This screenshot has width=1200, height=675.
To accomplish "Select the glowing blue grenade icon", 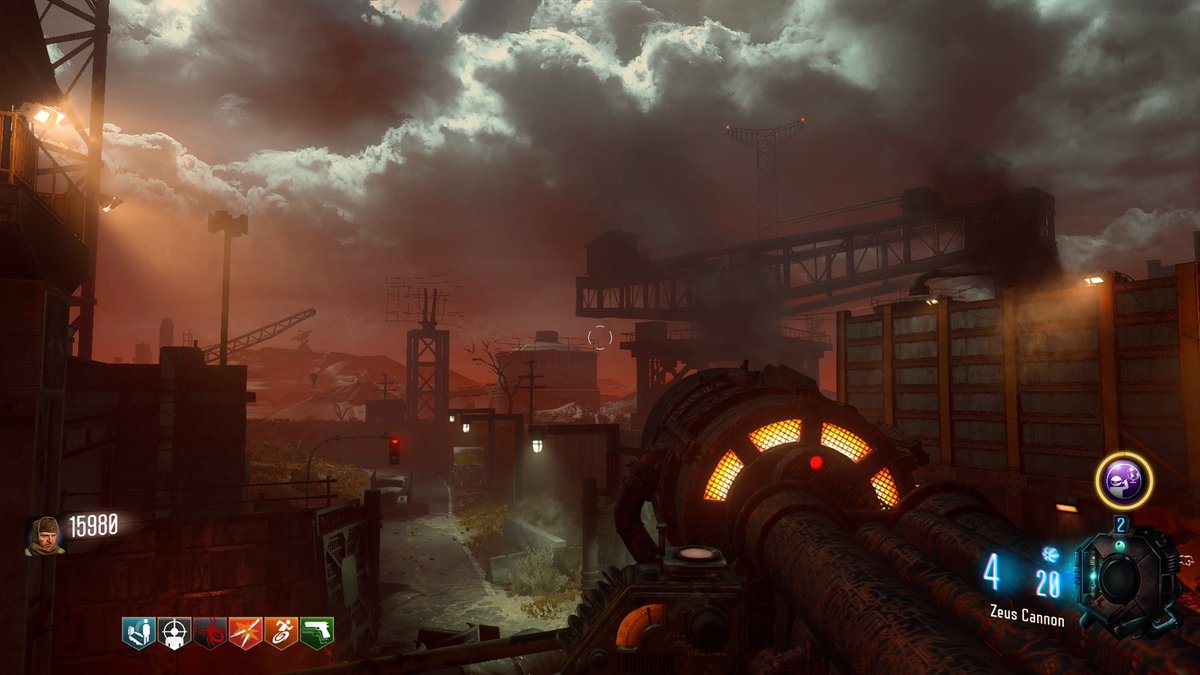I will 1049,553.
